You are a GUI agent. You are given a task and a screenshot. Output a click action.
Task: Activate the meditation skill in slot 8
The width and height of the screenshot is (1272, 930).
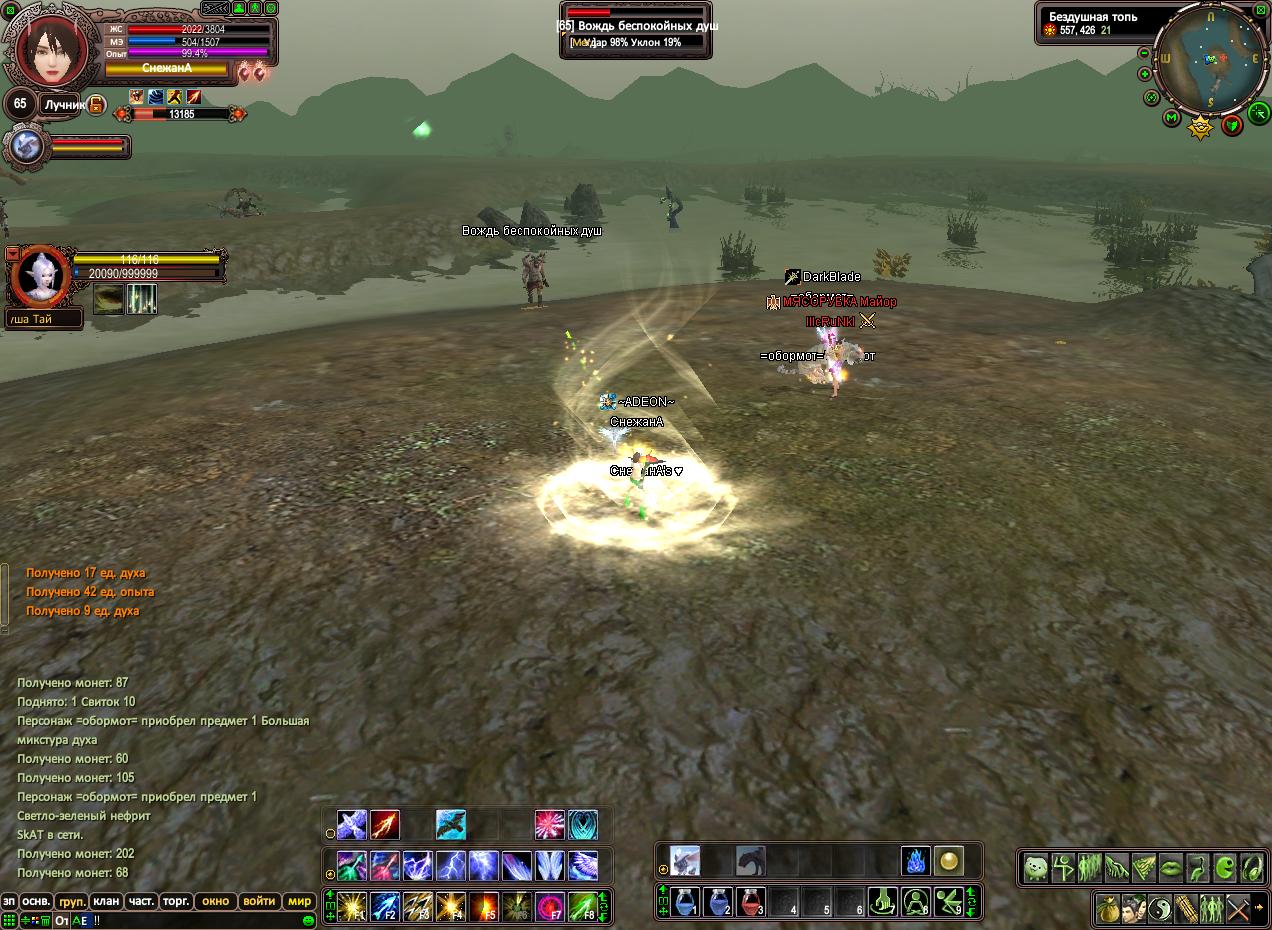pos(915,902)
